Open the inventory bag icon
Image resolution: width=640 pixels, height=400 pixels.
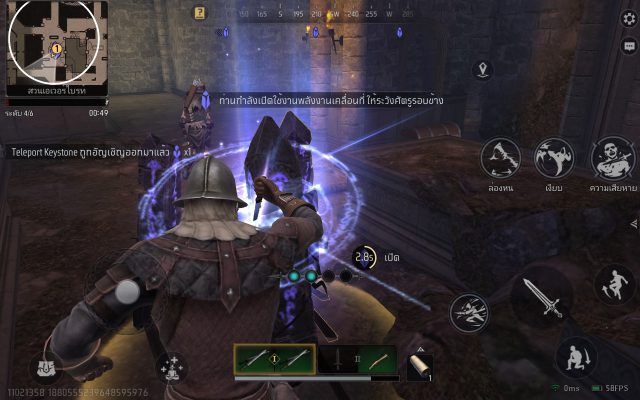(46, 368)
